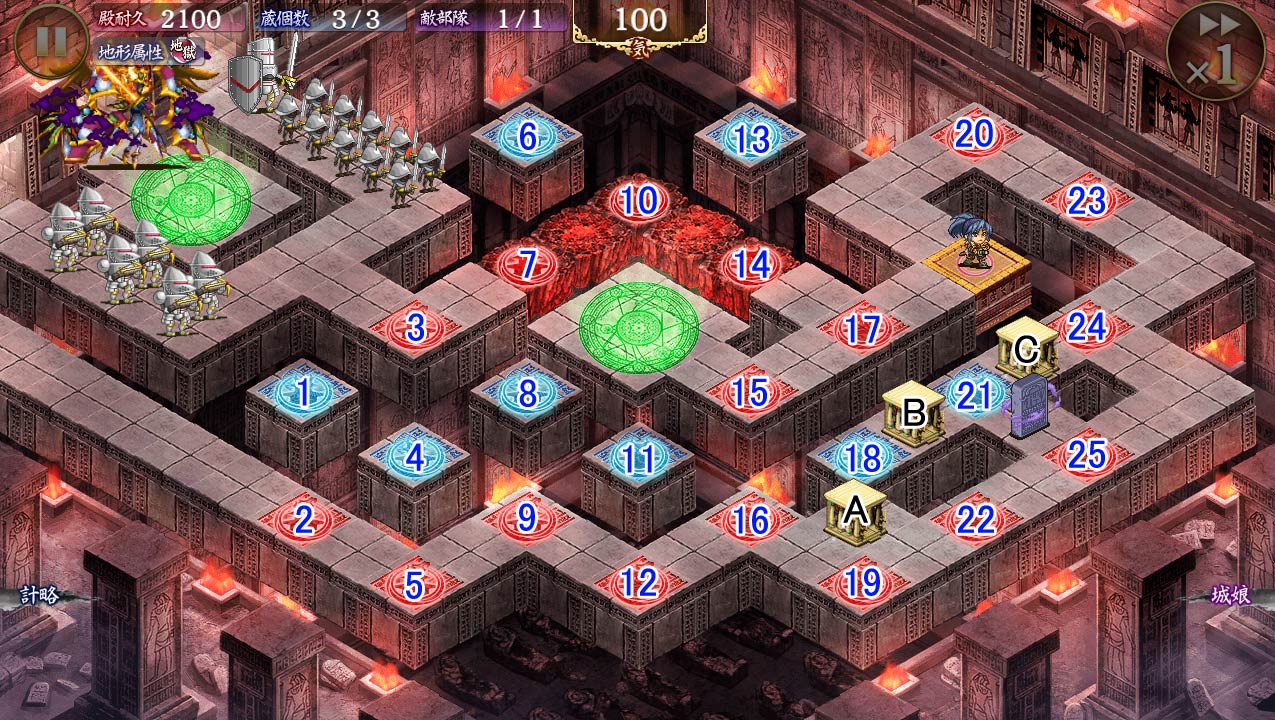Screen dimensions: 1275x720
Task: Choose red placement tile 23
Action: (x=1086, y=202)
